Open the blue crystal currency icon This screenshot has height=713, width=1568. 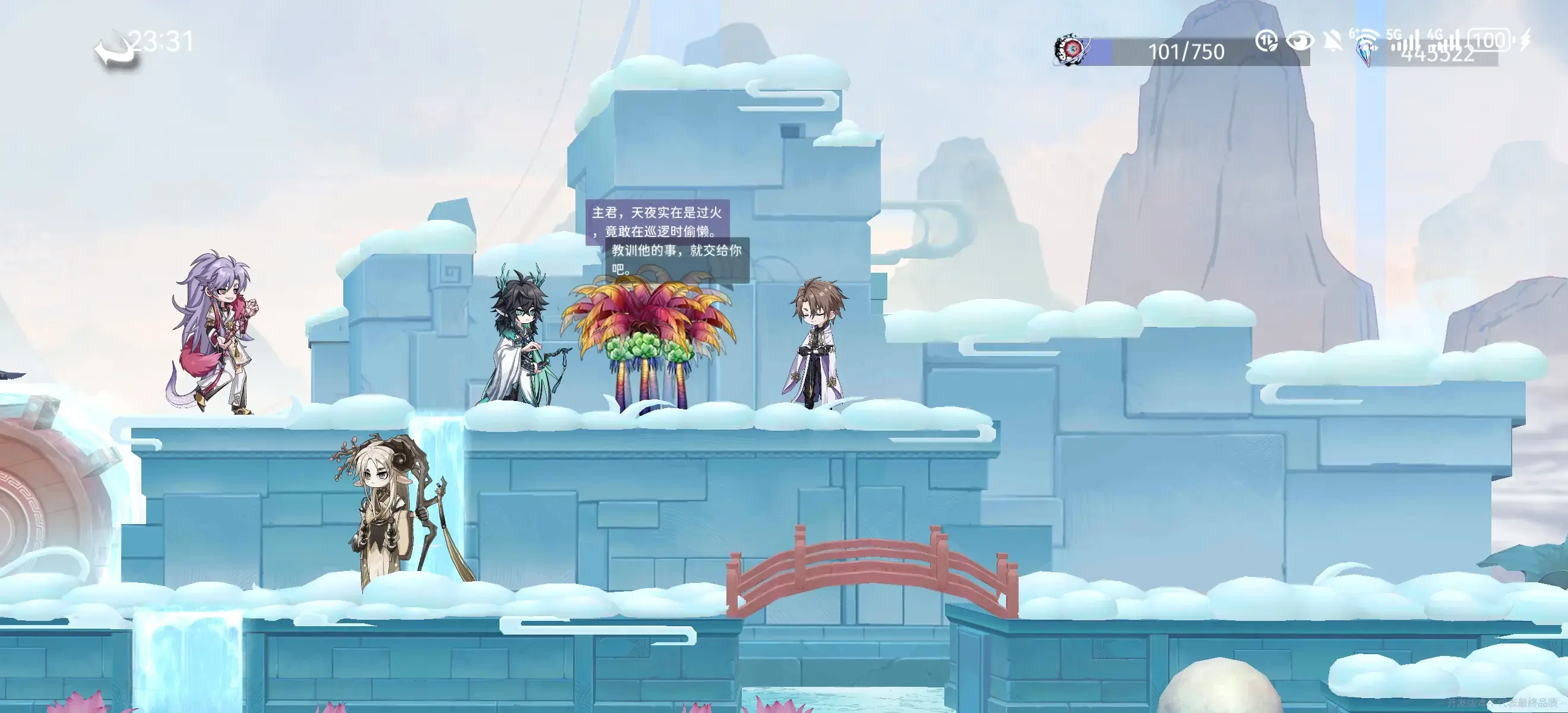coord(1368,51)
